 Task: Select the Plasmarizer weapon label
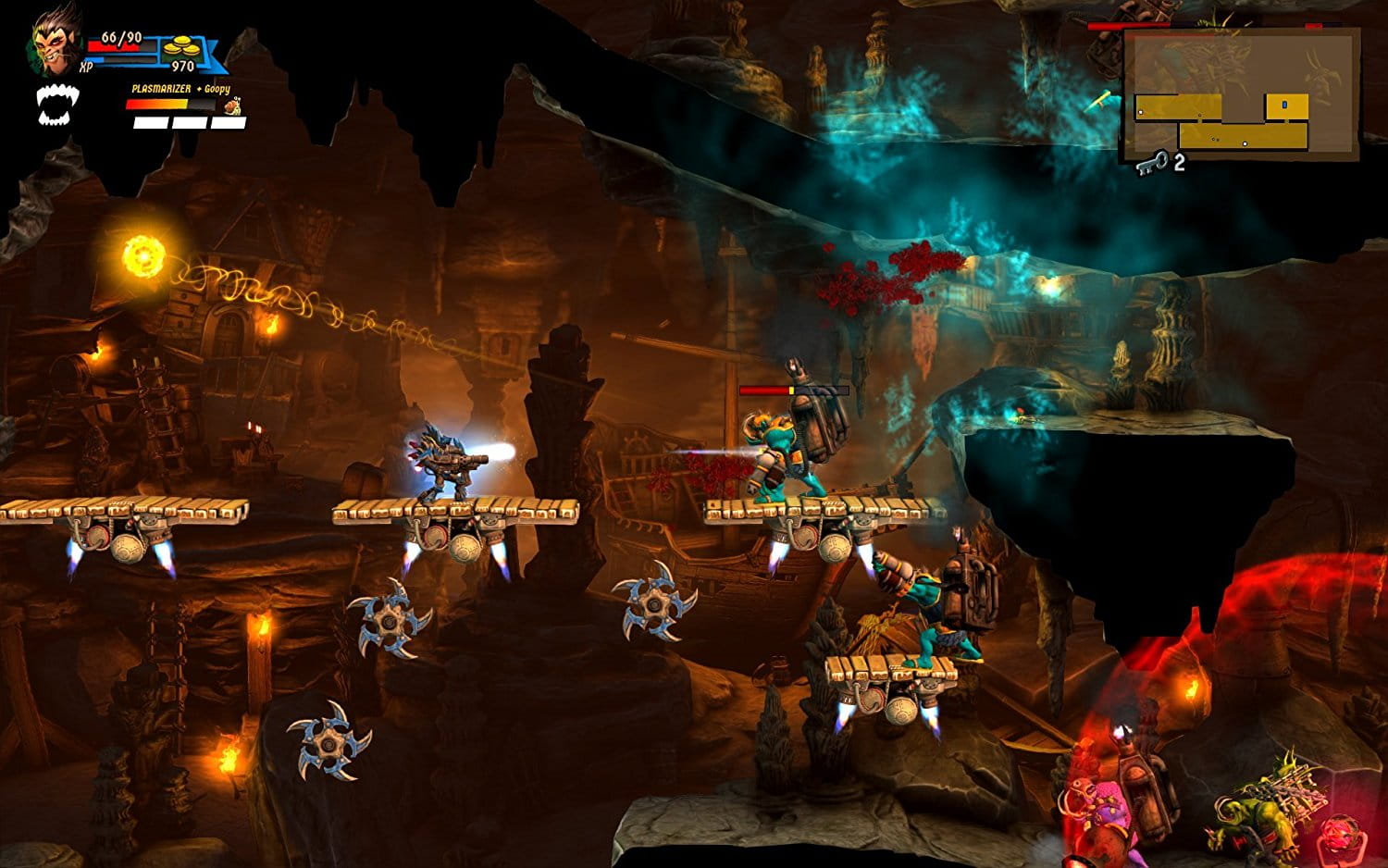click(x=161, y=89)
